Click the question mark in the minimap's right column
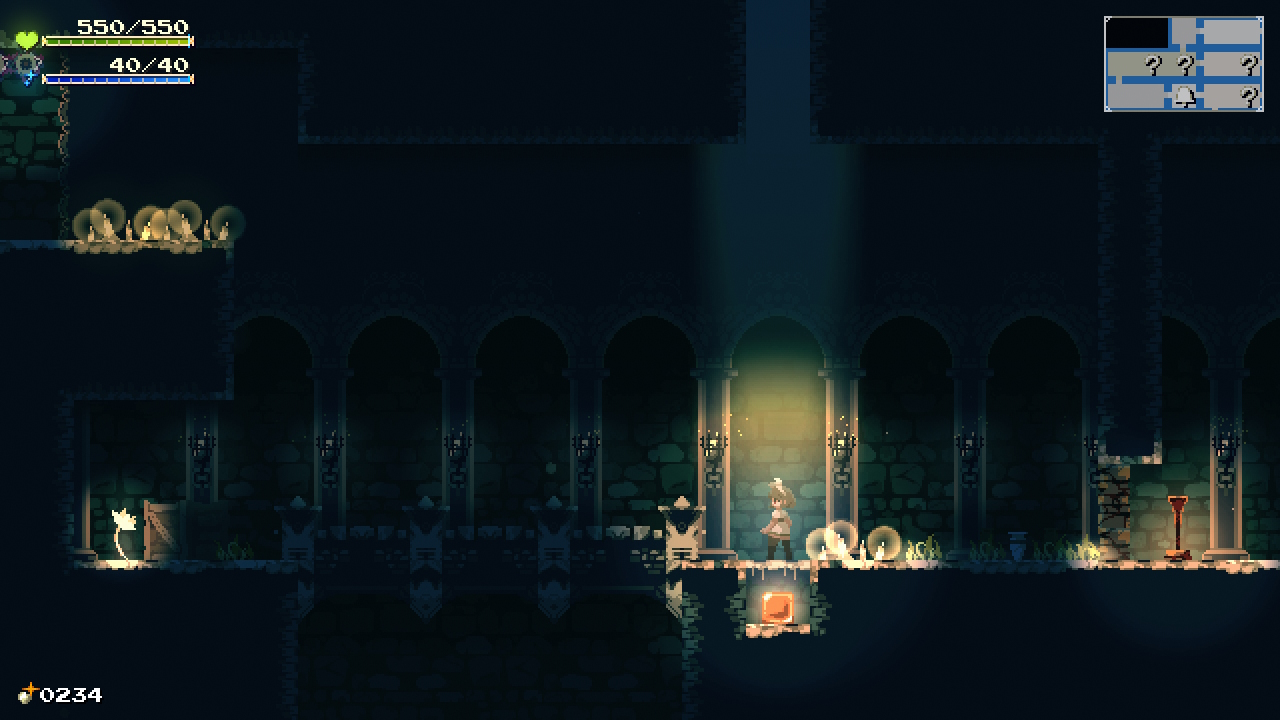The width and height of the screenshot is (1280, 720). [1249, 64]
